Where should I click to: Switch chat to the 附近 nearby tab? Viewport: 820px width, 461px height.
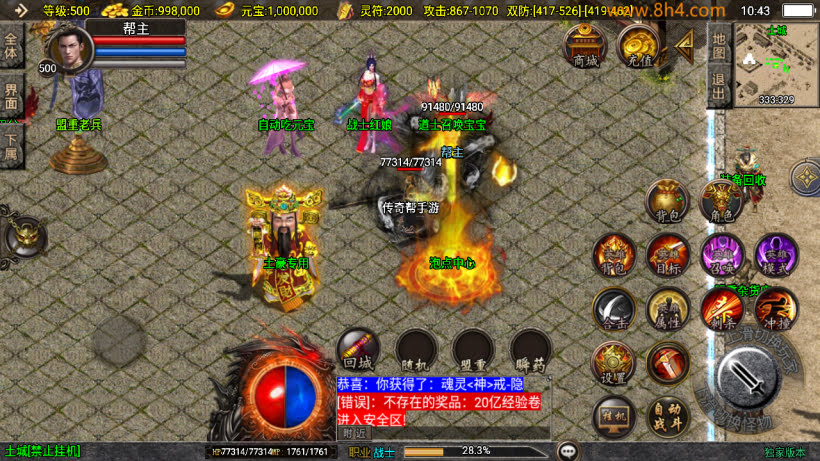tap(354, 434)
